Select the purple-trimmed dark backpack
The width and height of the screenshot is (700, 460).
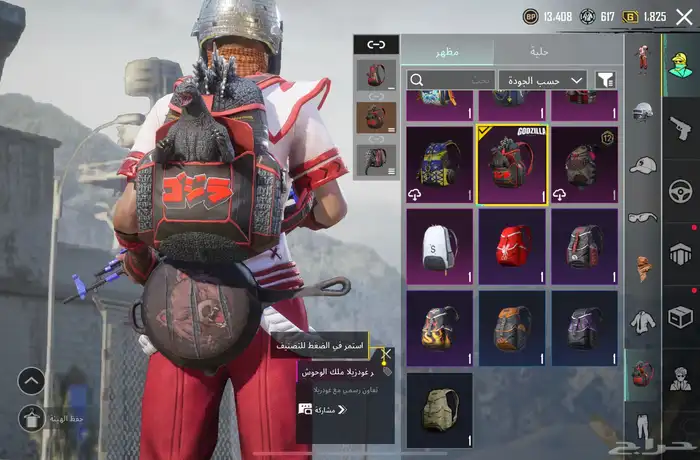pos(584,328)
